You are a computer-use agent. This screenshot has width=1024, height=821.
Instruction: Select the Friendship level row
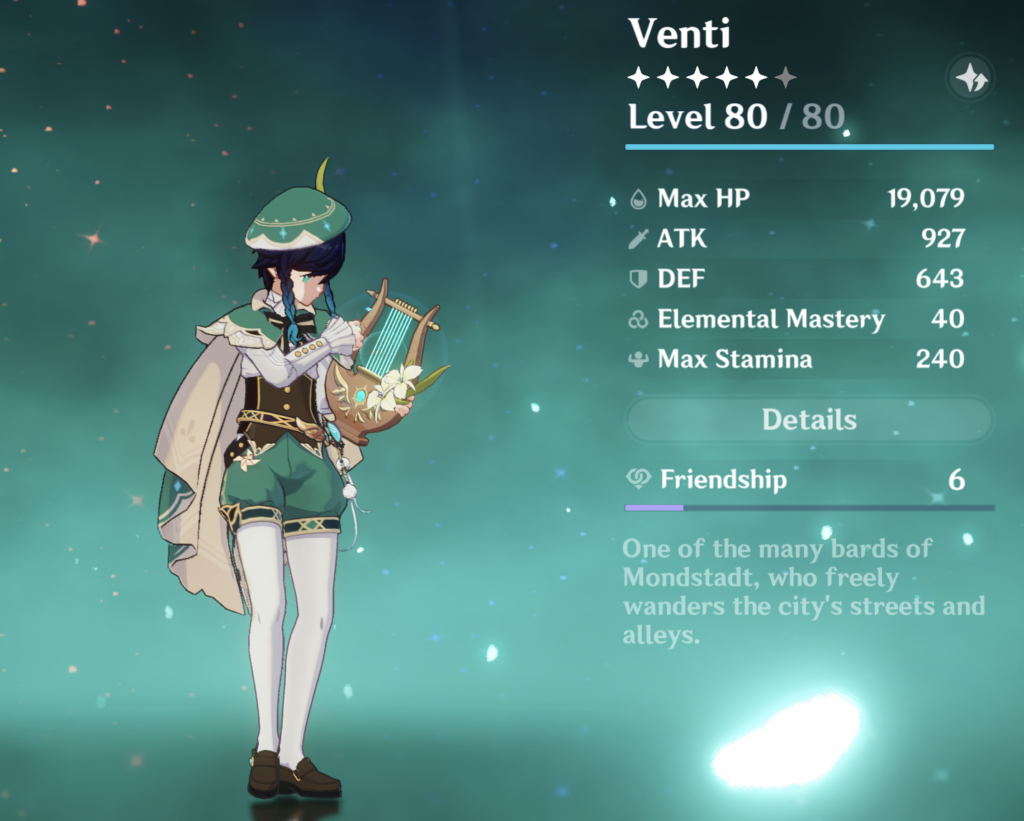click(809, 480)
